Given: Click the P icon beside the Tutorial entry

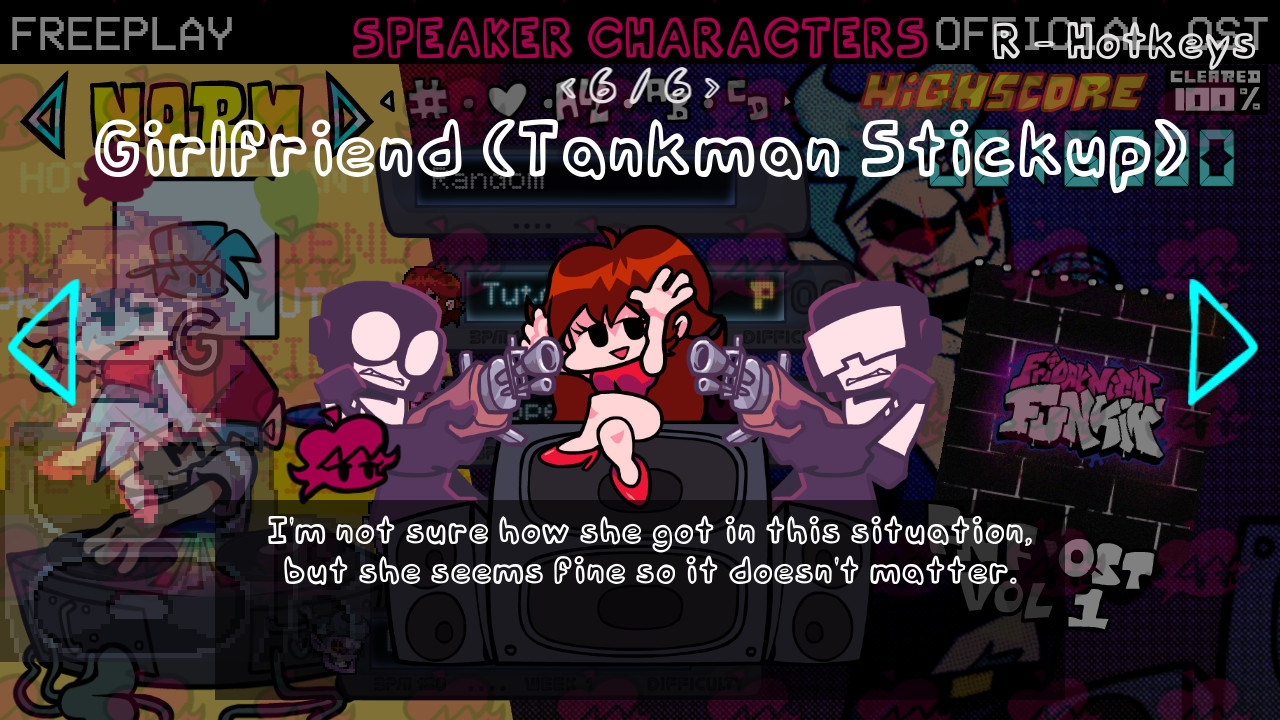Looking at the screenshot, I should point(762,297).
